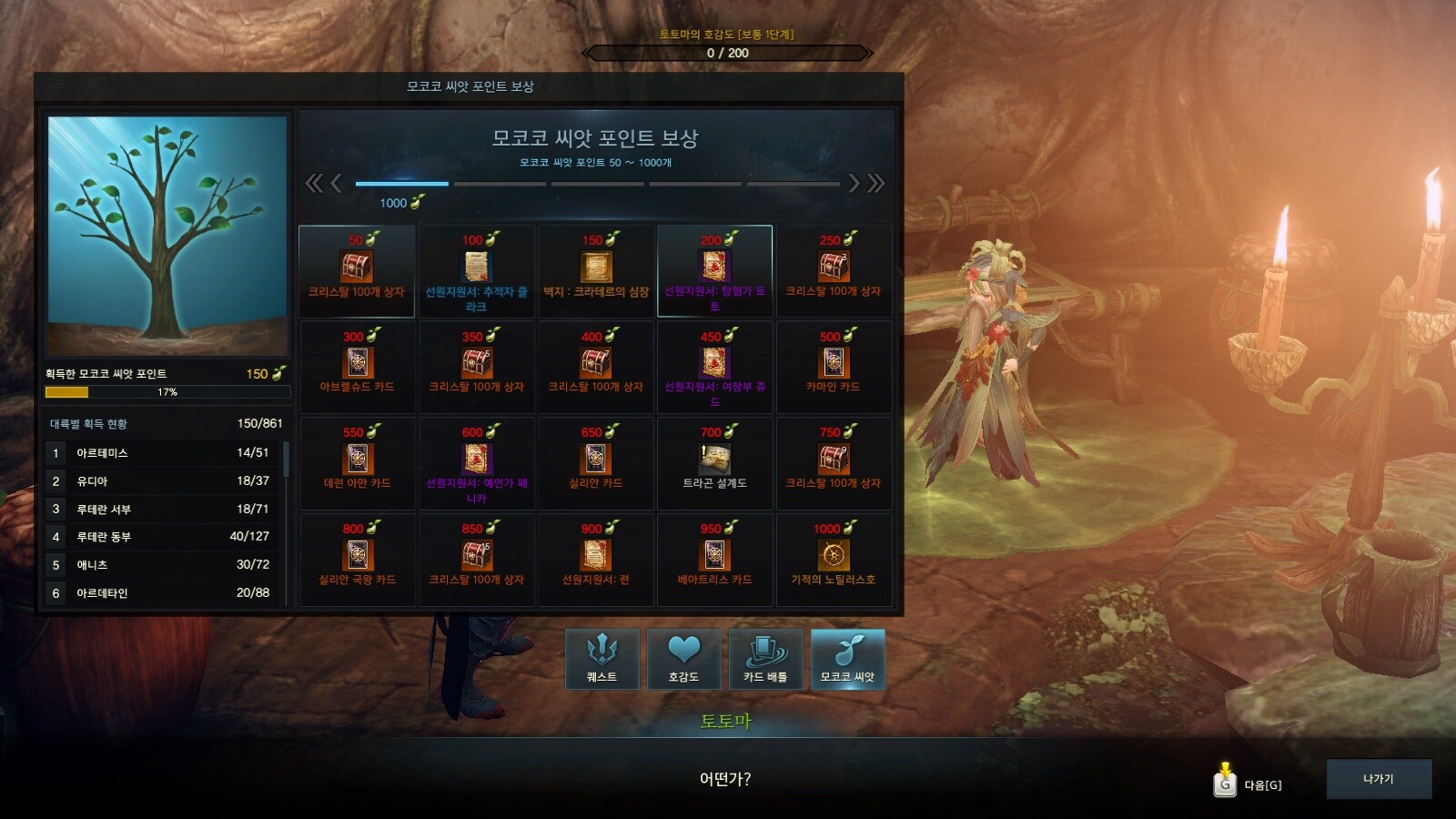Open the 퀘스트 quest panel icon
The width and height of the screenshot is (1456, 819).
600,658
